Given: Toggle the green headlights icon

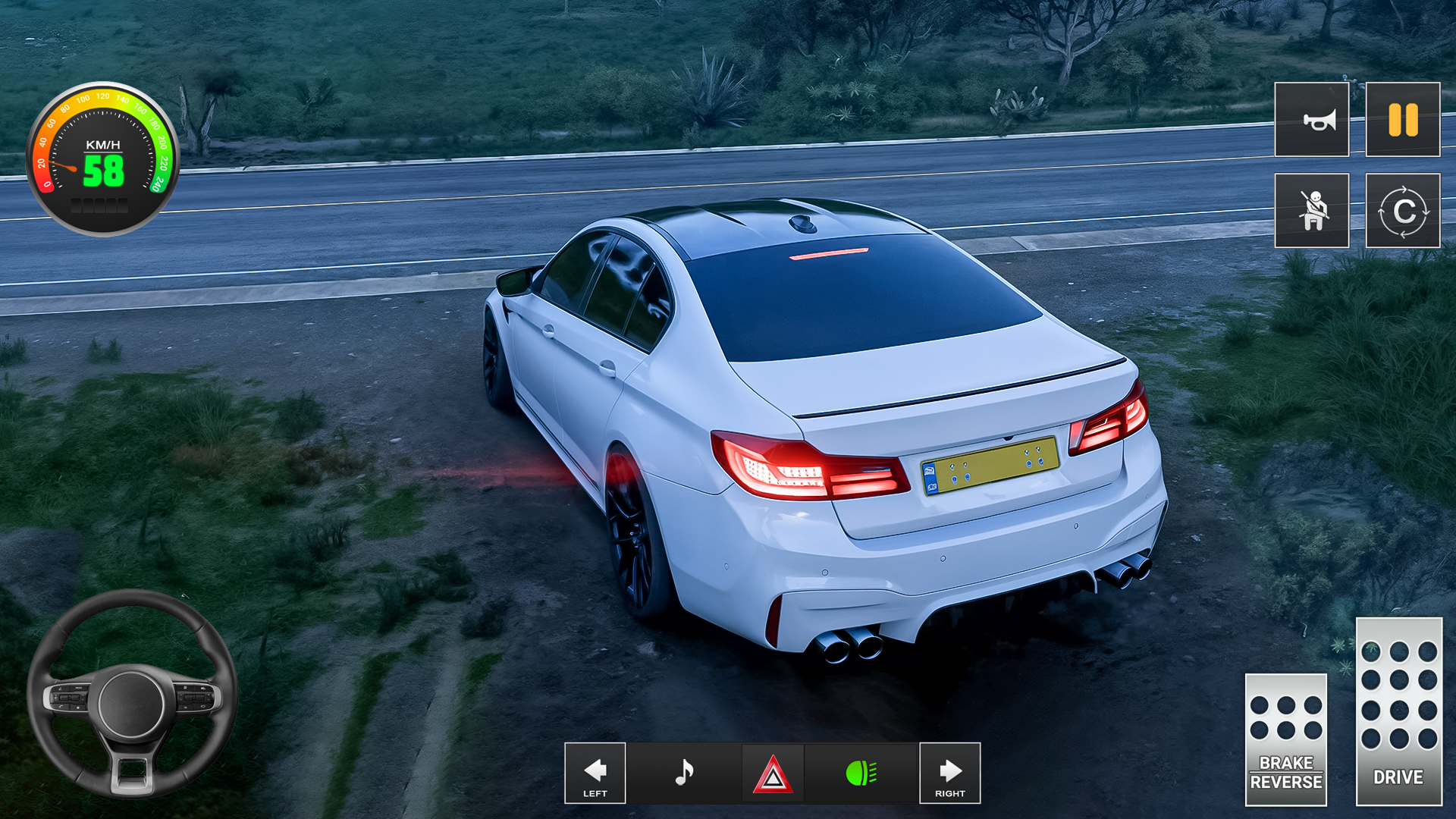Looking at the screenshot, I should 861,773.
